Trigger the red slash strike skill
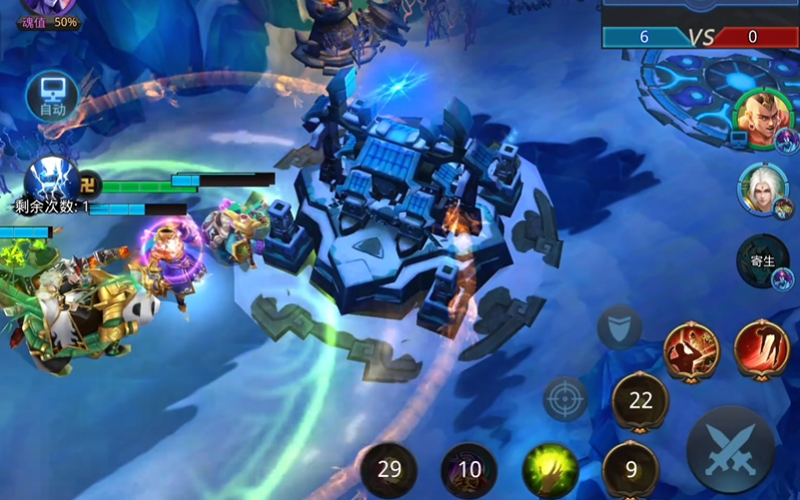This screenshot has height=500, width=800. [x=762, y=348]
